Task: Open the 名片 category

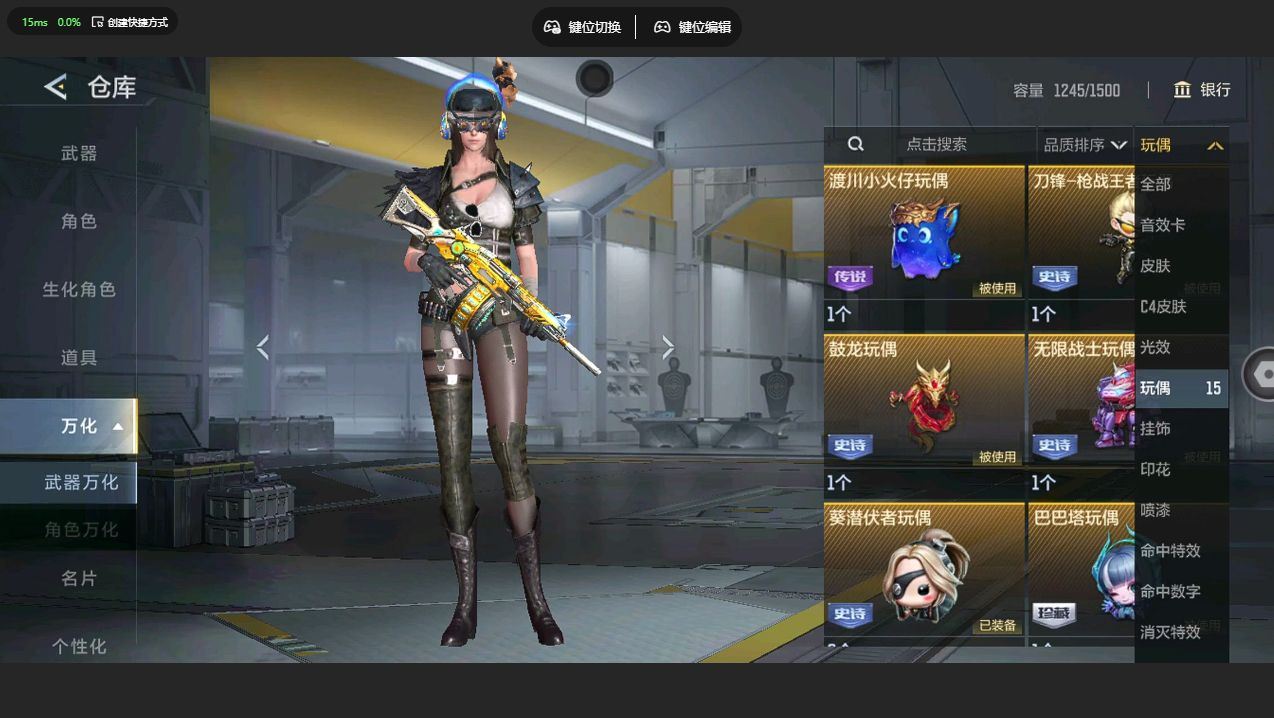Action: [79, 578]
